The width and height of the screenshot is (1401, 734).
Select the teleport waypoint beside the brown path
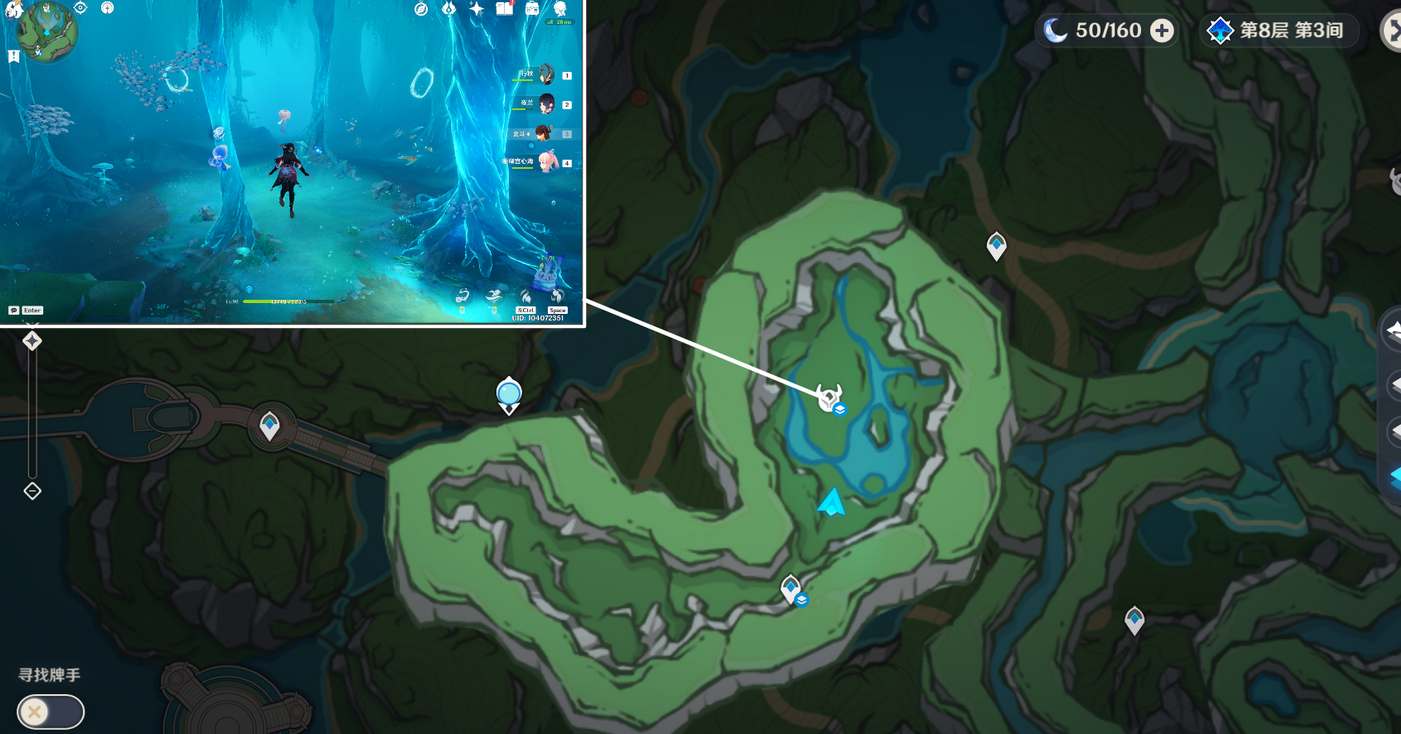(996, 245)
